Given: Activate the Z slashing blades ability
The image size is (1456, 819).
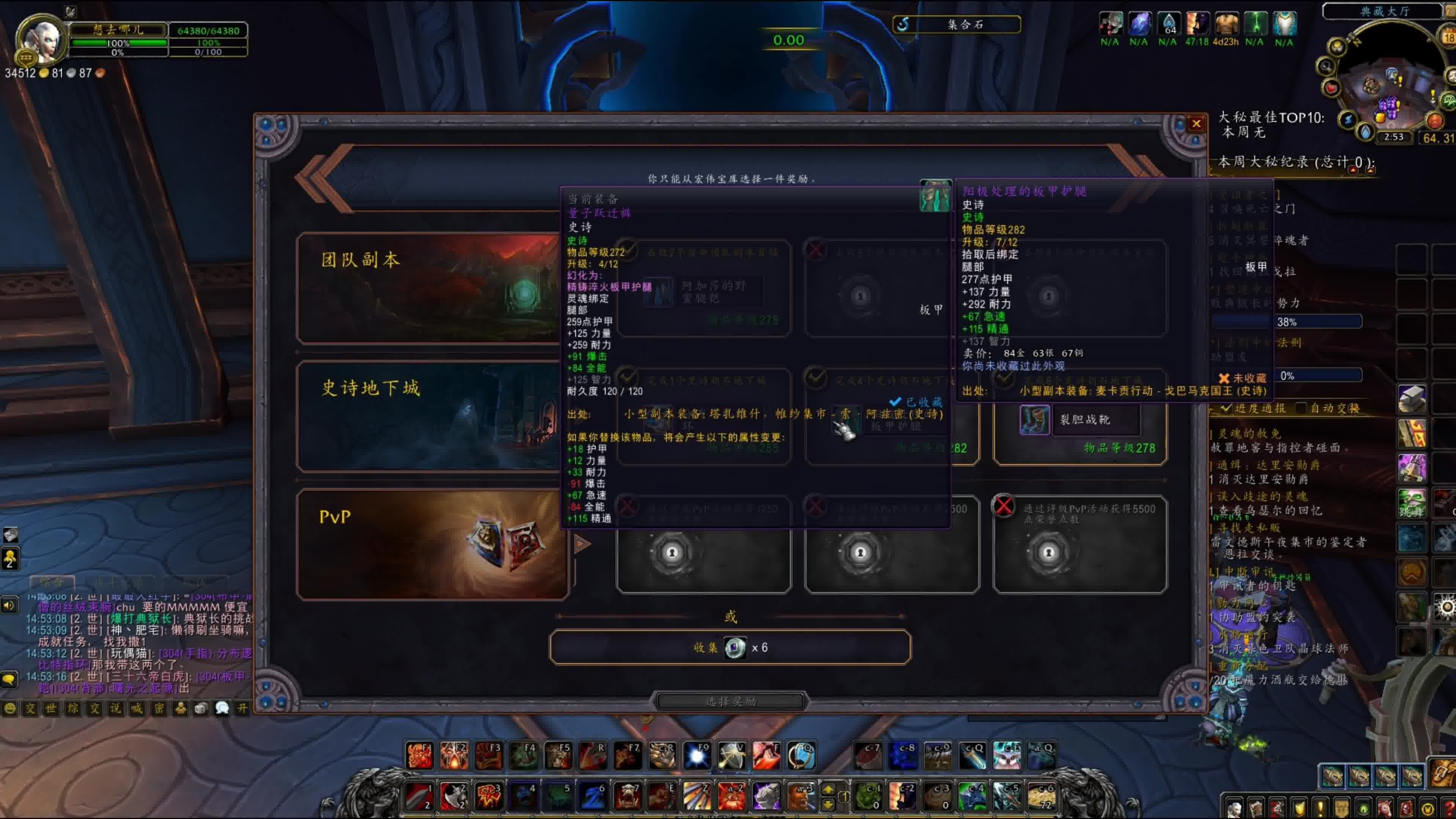Looking at the screenshot, I should 697,796.
